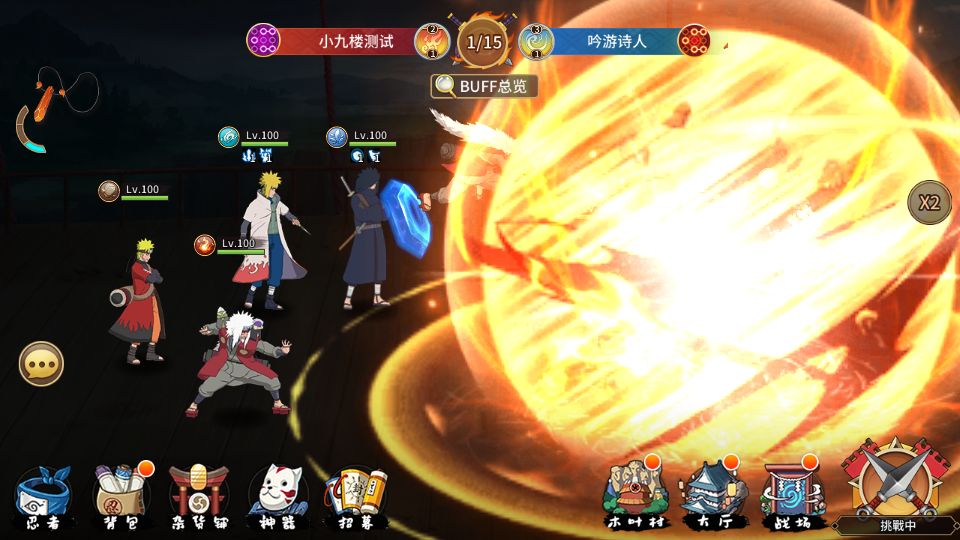Open the 招募 recruit scrolls
The image size is (960, 540).
tap(356, 494)
